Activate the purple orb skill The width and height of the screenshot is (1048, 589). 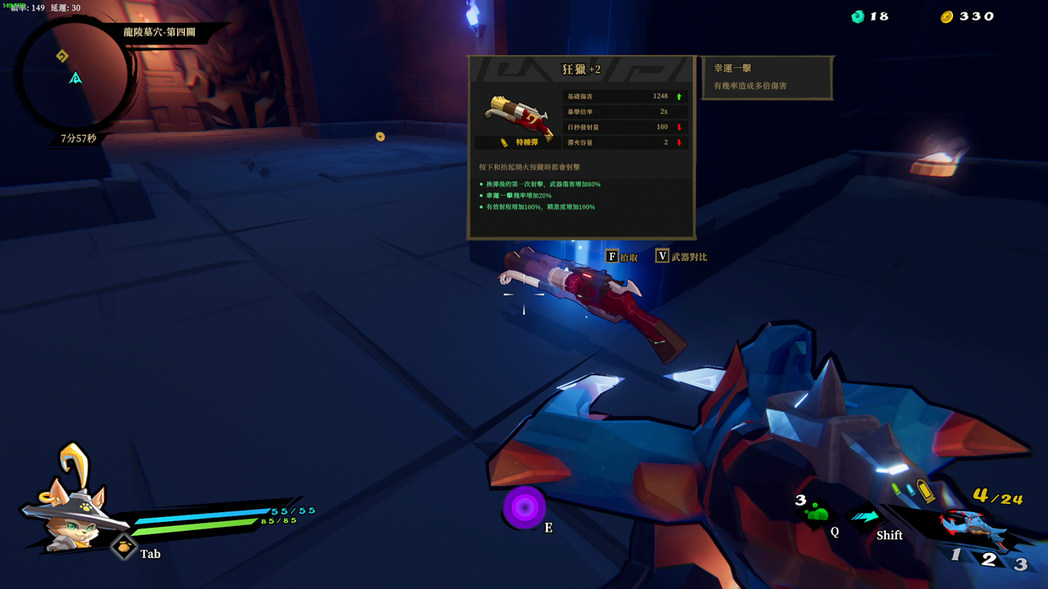point(523,506)
